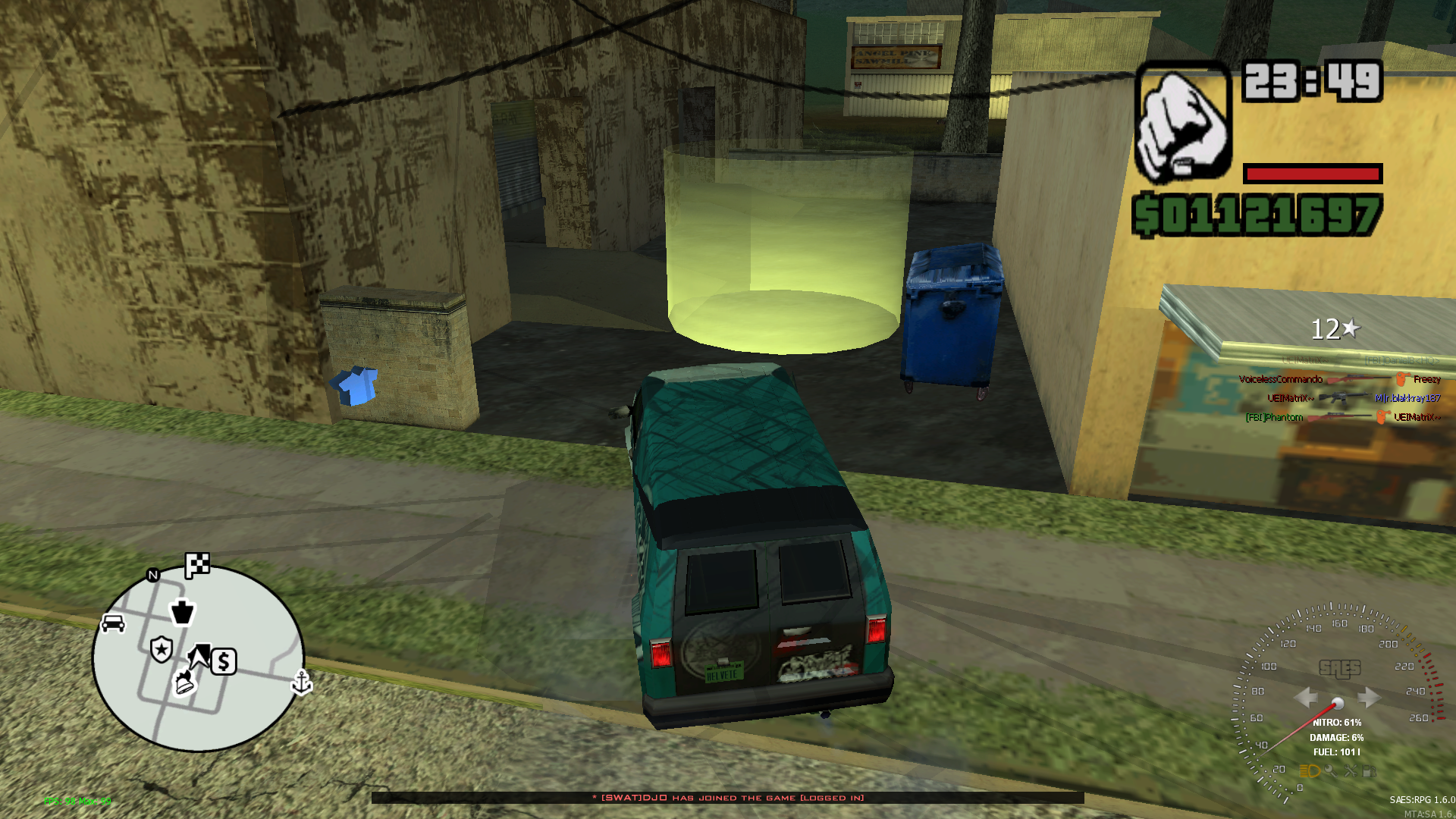Click the SWAT DJO join message in chat

pyautogui.click(x=728, y=798)
